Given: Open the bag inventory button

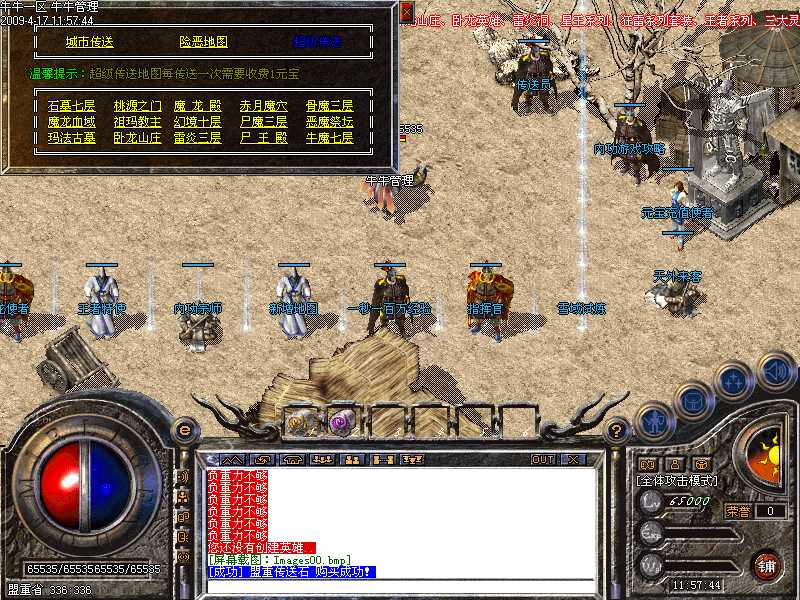Looking at the screenshot, I should pyautogui.click(x=692, y=398).
